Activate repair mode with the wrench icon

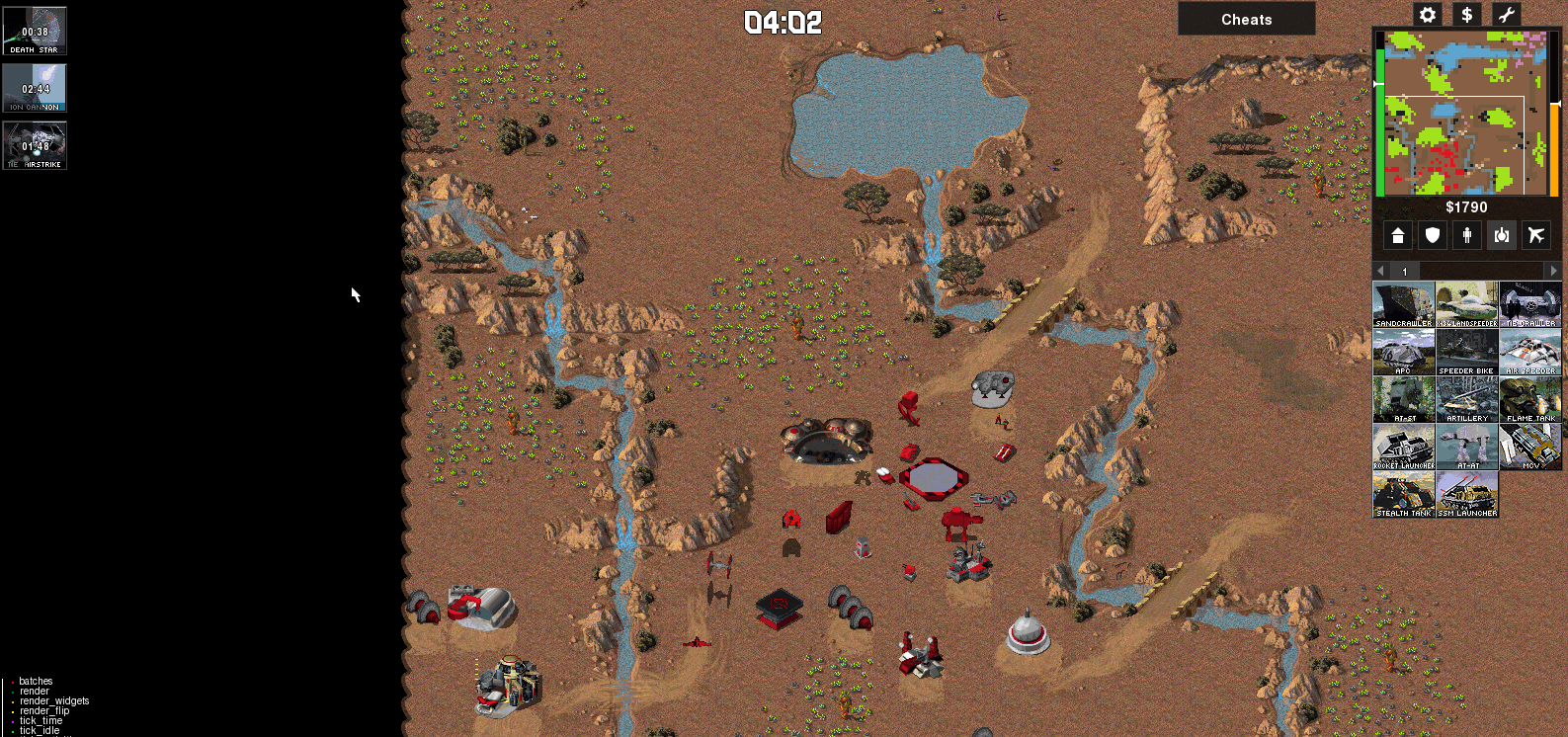click(x=1506, y=15)
